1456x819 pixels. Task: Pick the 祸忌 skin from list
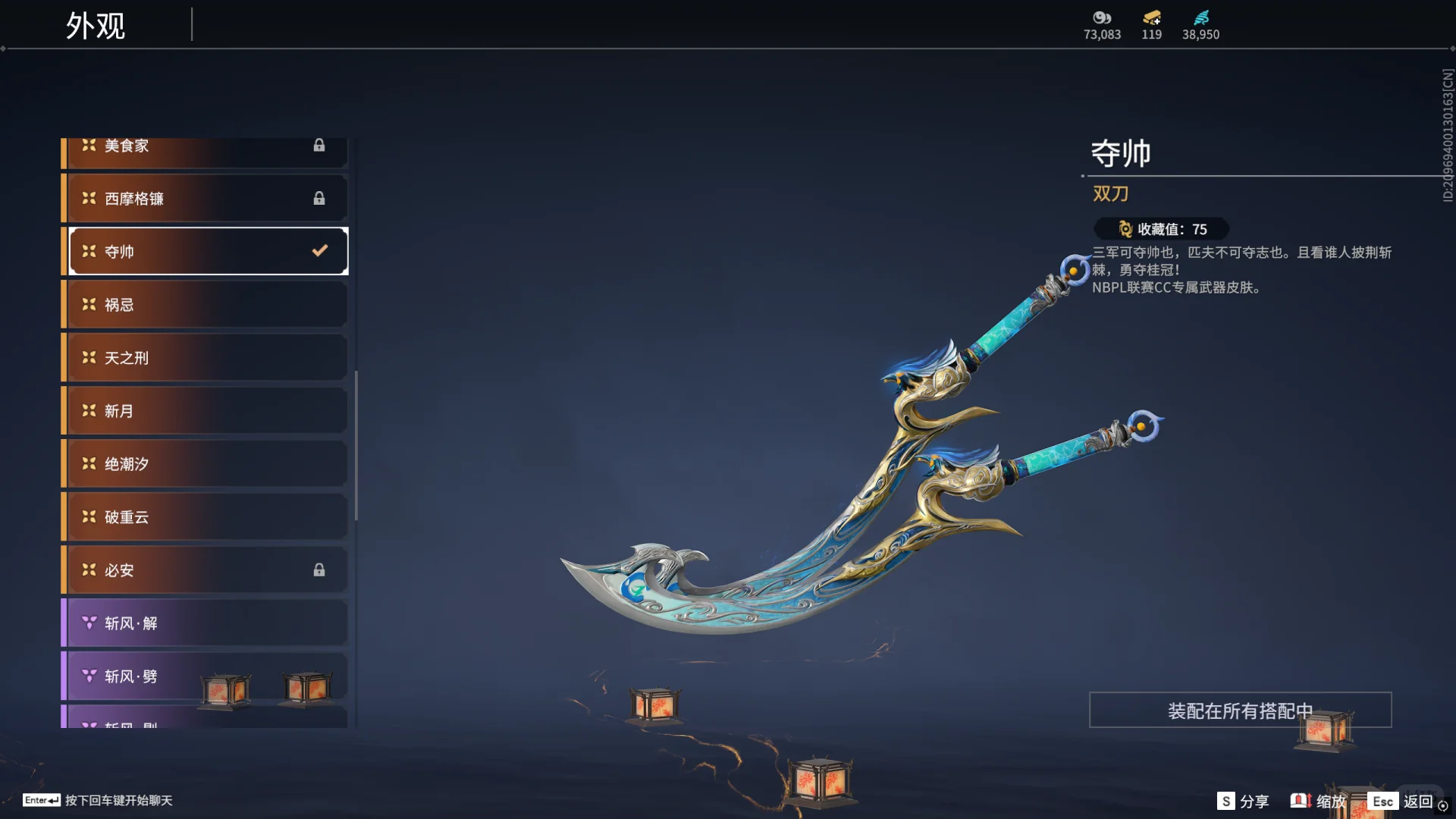click(x=205, y=305)
